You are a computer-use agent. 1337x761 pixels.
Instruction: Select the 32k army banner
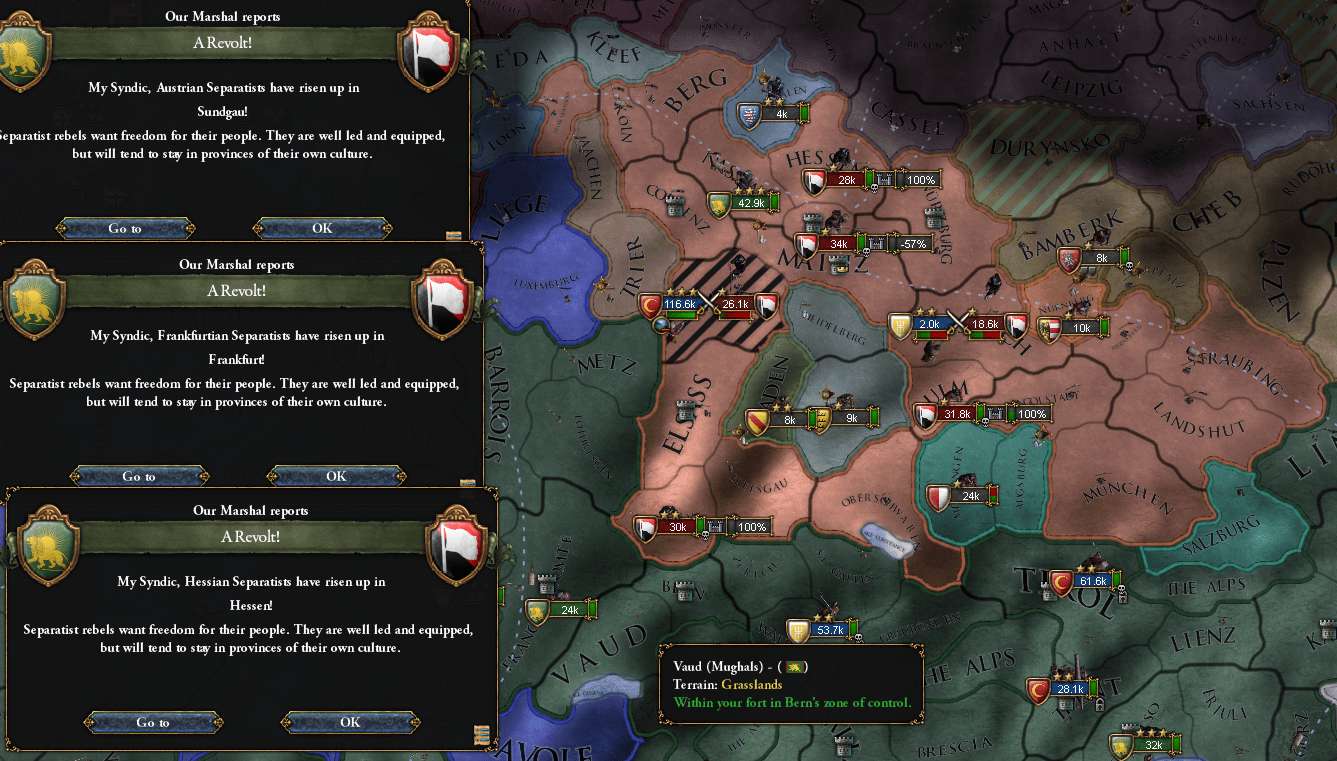1153,745
